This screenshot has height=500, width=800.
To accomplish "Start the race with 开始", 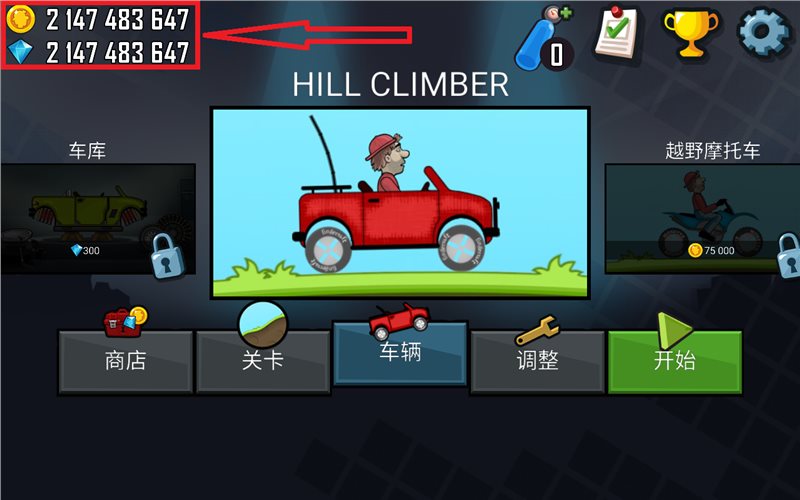I will pos(674,360).
